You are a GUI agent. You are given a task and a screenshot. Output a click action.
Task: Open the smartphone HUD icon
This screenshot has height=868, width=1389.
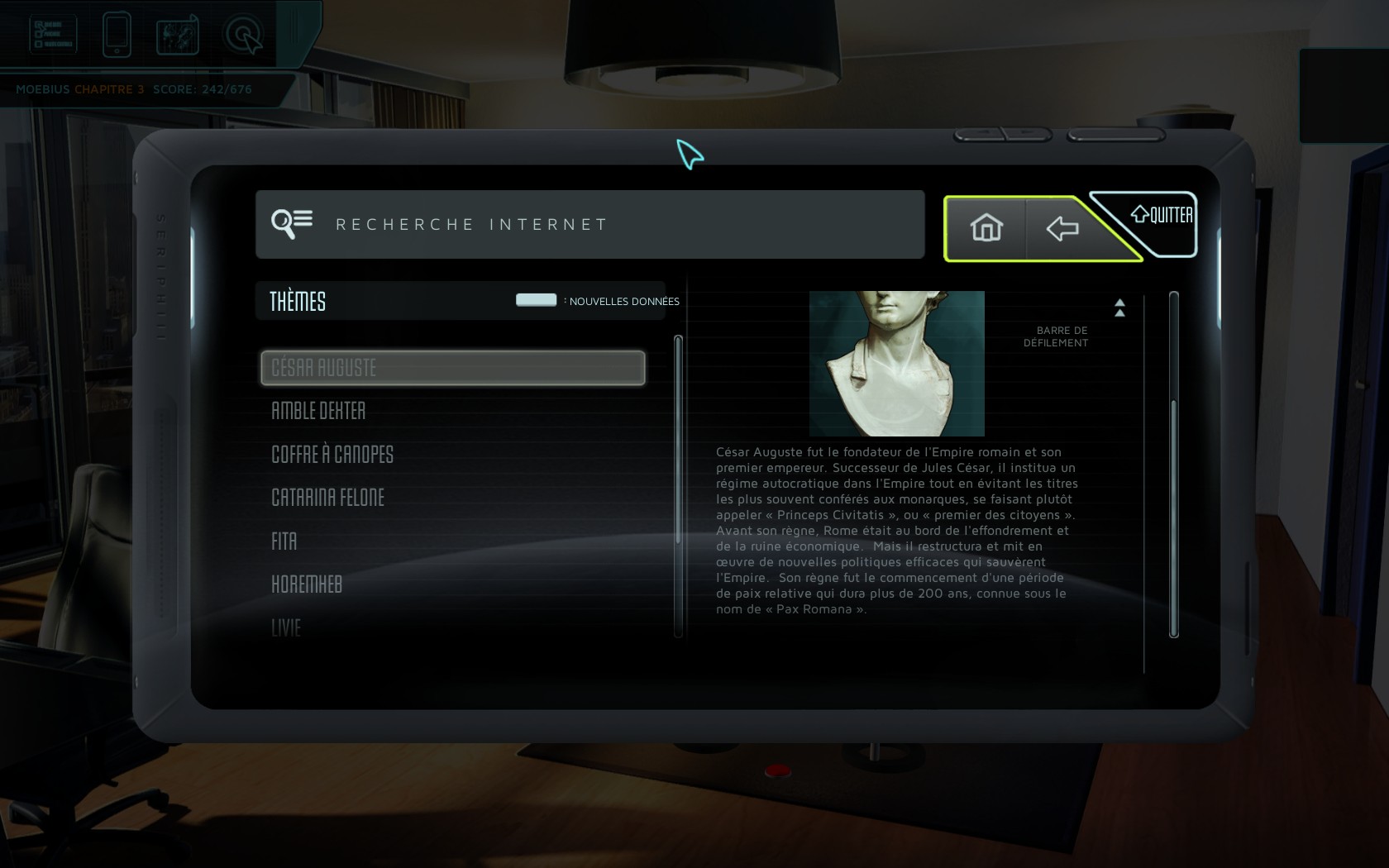click(x=117, y=35)
